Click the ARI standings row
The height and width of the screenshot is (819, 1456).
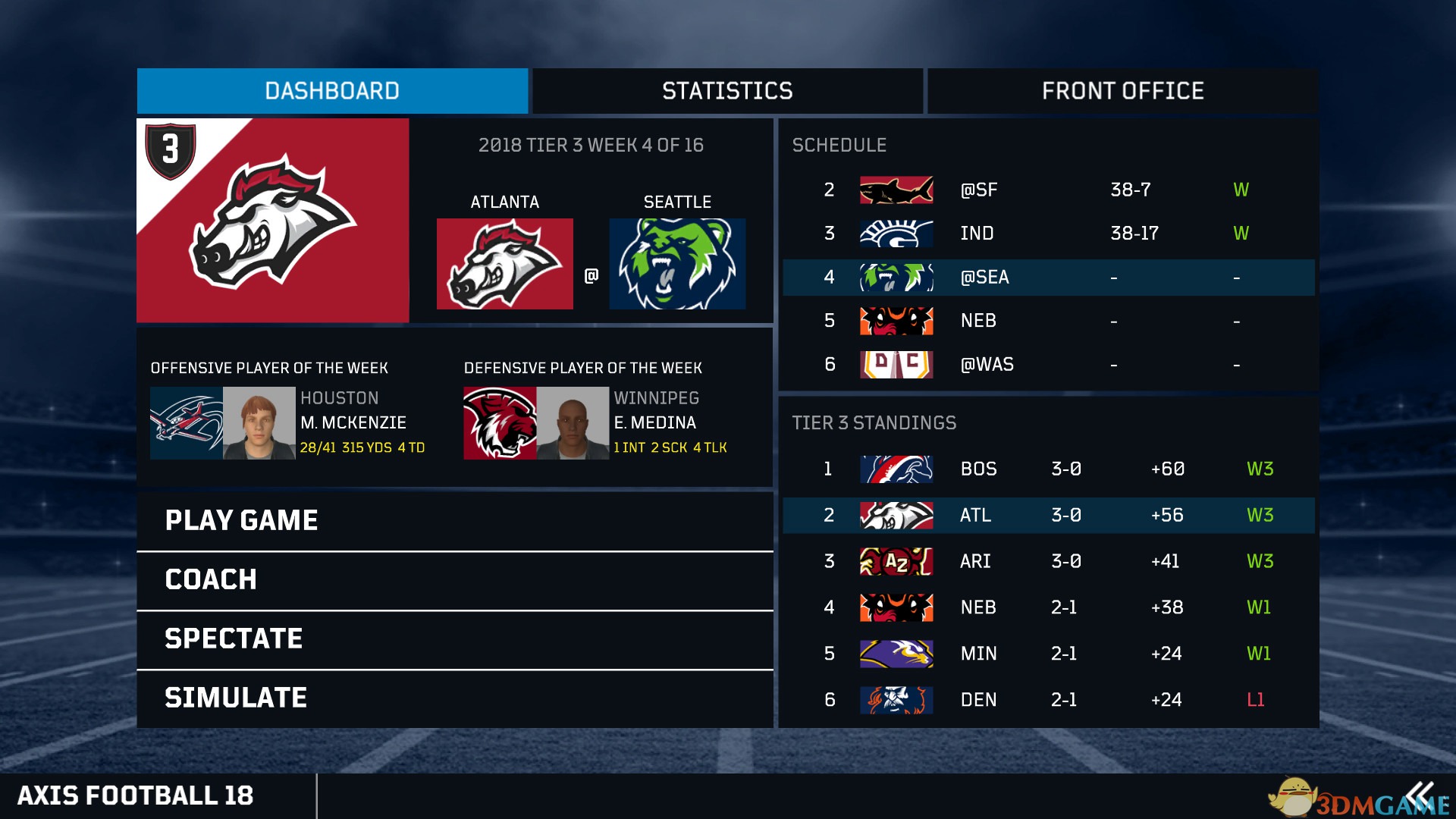click(1048, 562)
